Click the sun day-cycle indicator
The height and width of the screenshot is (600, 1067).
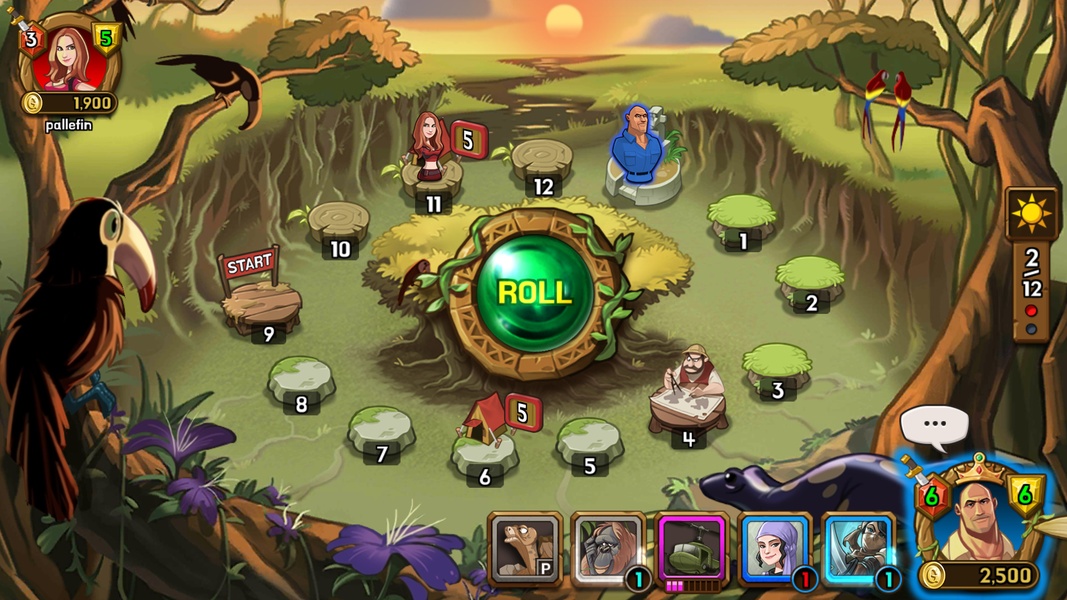(x=1031, y=213)
